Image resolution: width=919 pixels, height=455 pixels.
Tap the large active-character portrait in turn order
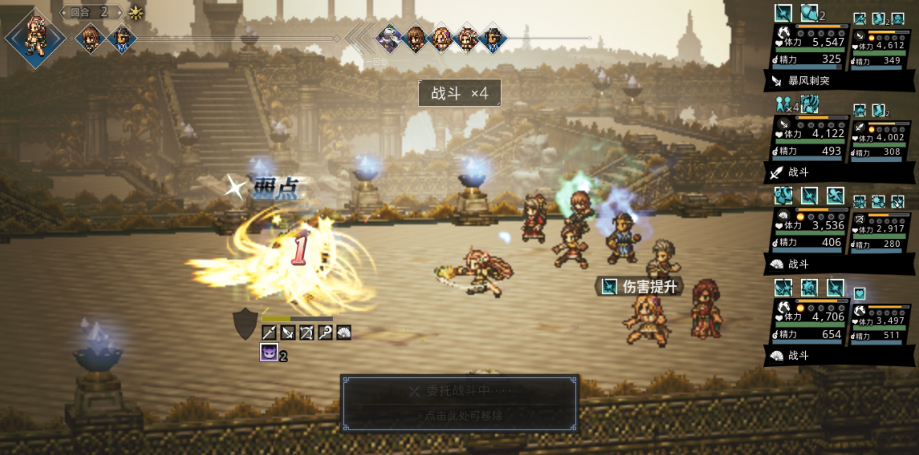point(36,36)
